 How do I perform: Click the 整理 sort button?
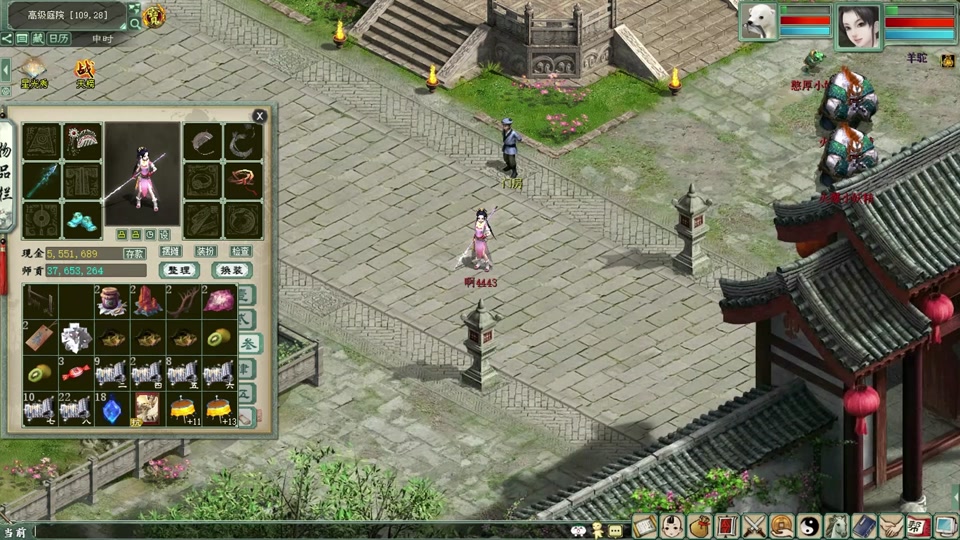pos(179,270)
